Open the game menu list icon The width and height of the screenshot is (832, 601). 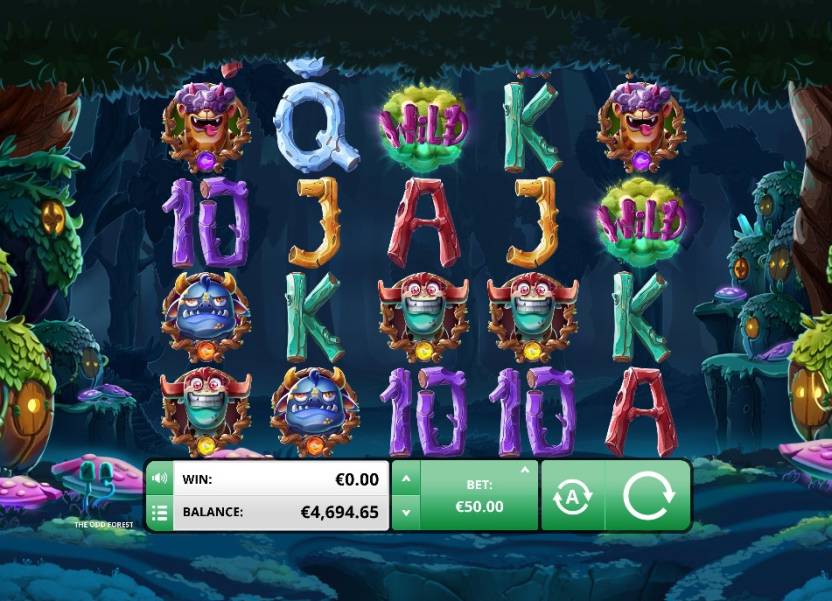159,513
